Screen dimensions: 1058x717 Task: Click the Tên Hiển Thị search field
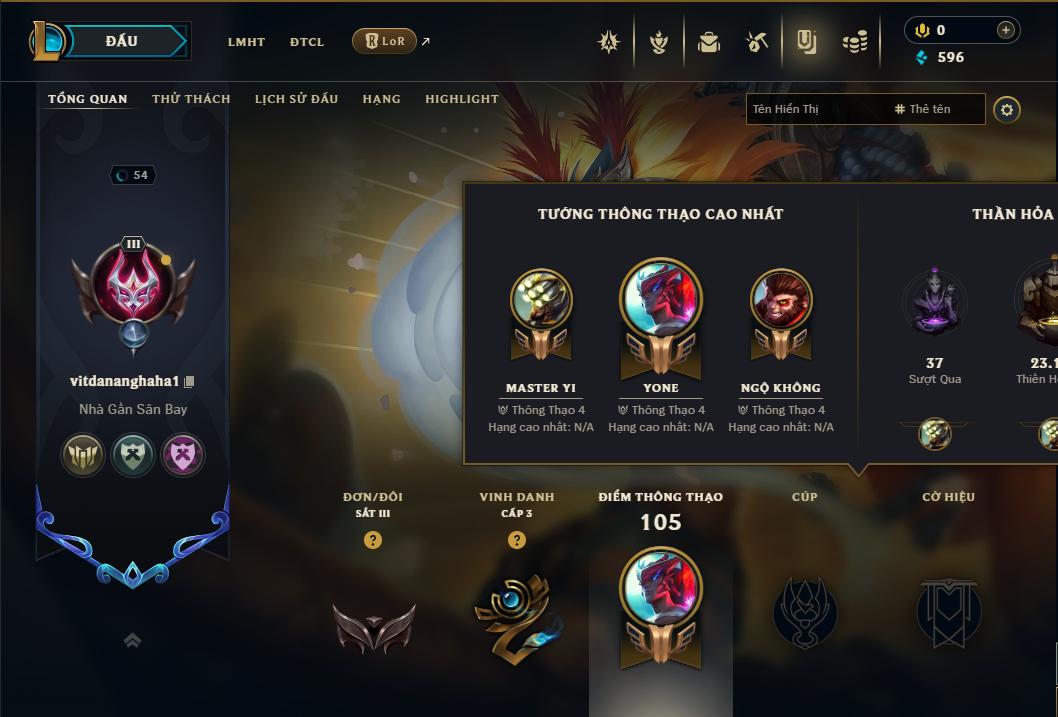click(815, 109)
